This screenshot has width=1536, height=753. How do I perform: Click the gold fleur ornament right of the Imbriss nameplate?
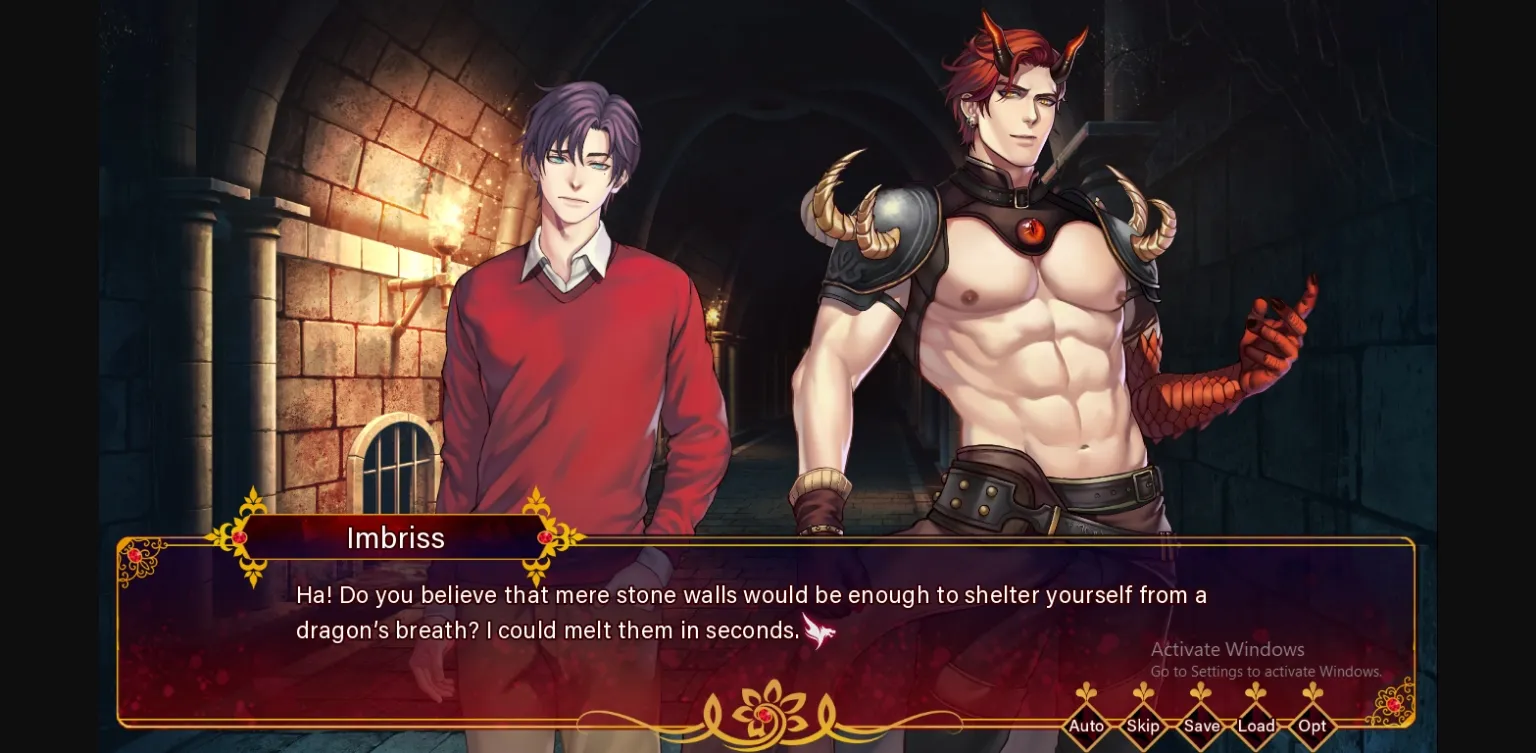[x=545, y=536]
